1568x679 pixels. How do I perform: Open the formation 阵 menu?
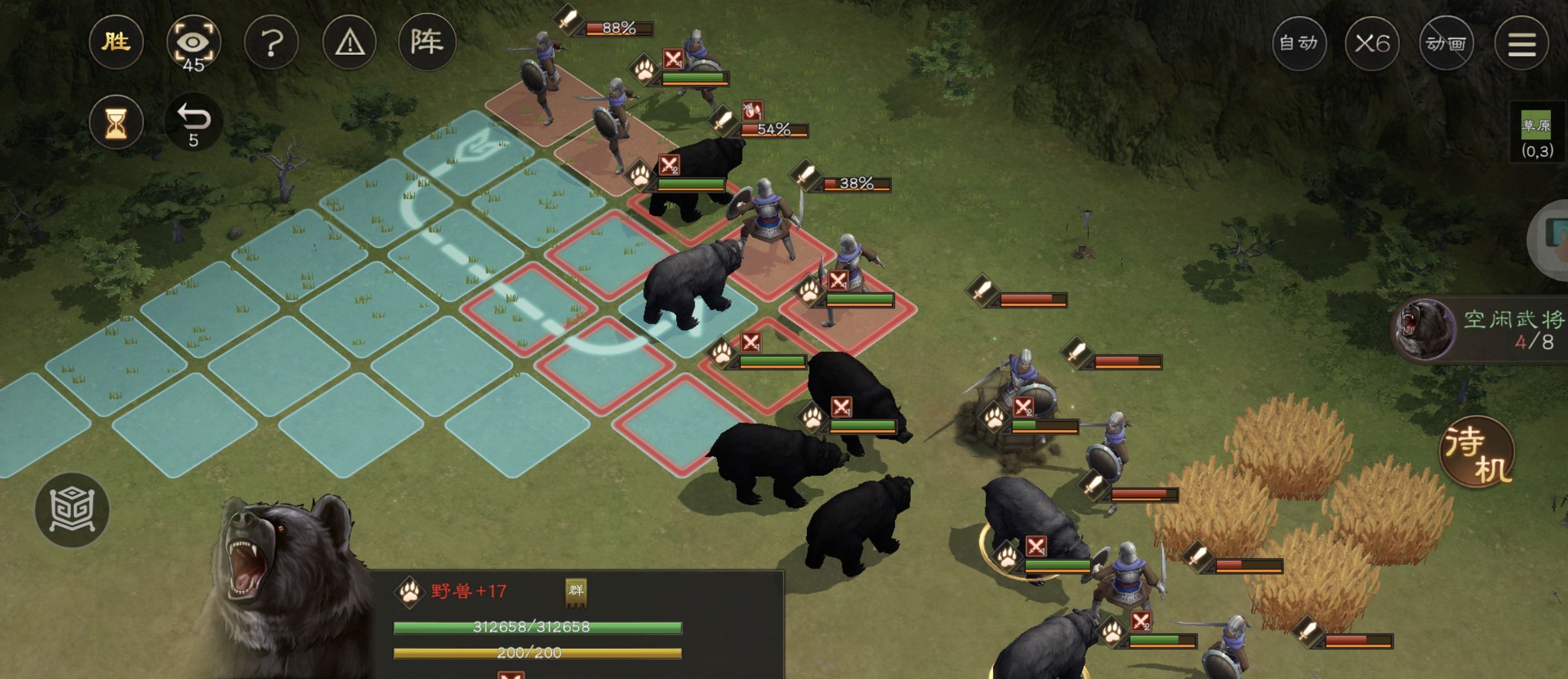coord(427,43)
